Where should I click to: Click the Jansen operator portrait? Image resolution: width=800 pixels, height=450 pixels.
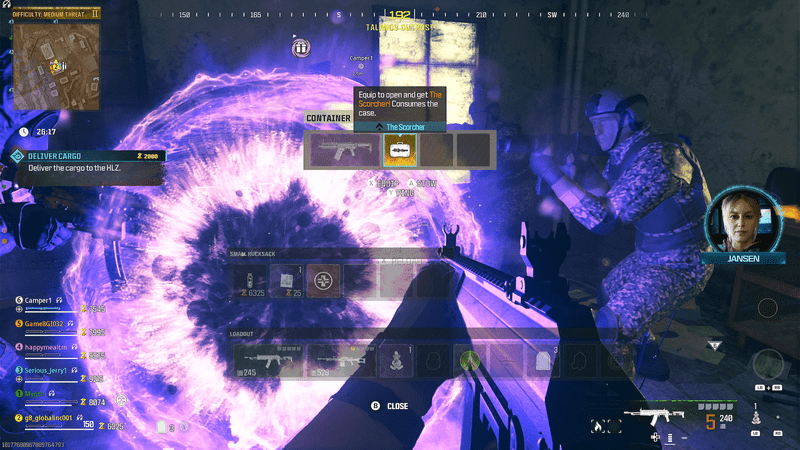click(741, 224)
